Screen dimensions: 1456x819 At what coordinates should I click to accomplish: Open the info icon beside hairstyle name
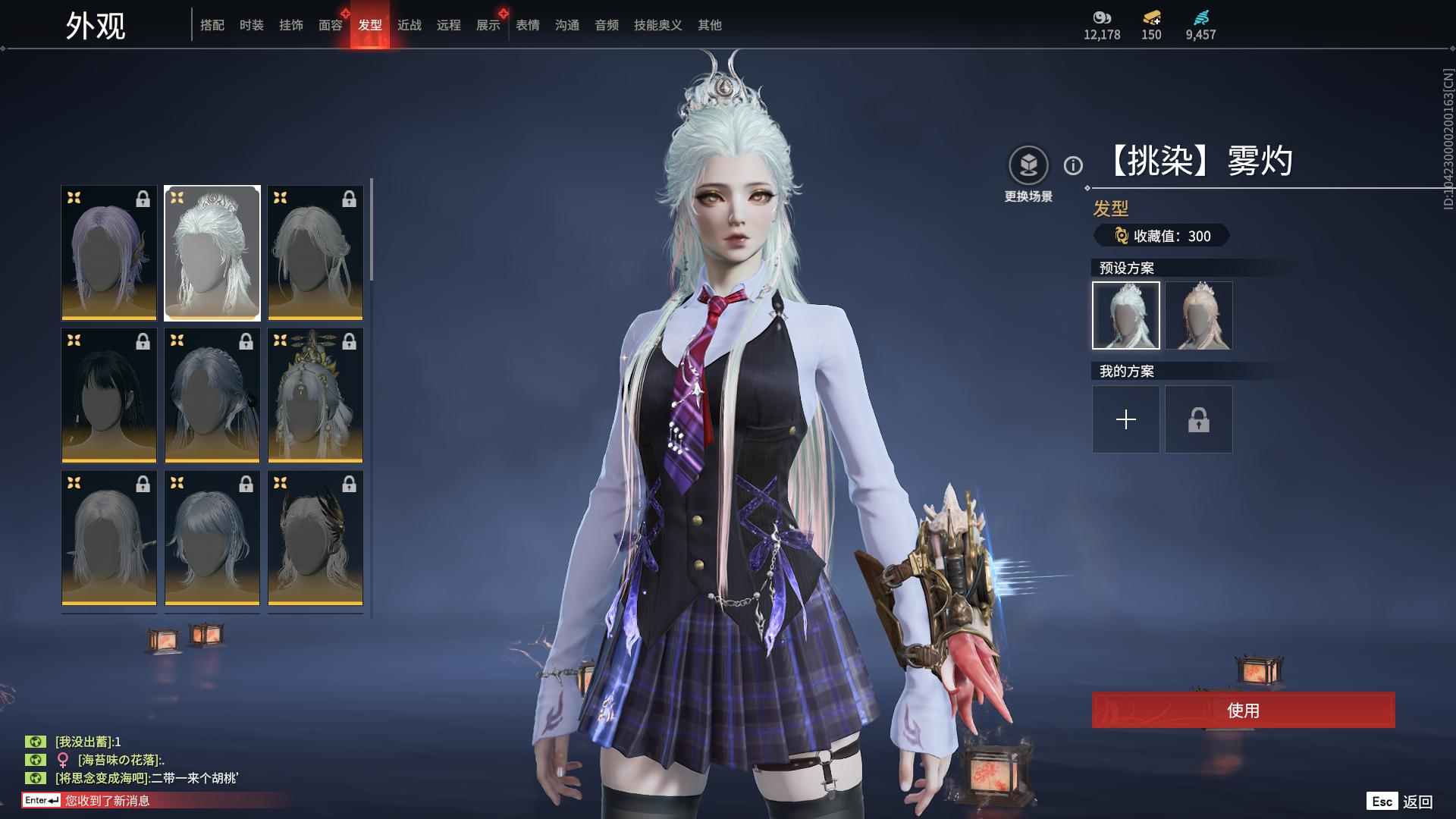point(1073,165)
